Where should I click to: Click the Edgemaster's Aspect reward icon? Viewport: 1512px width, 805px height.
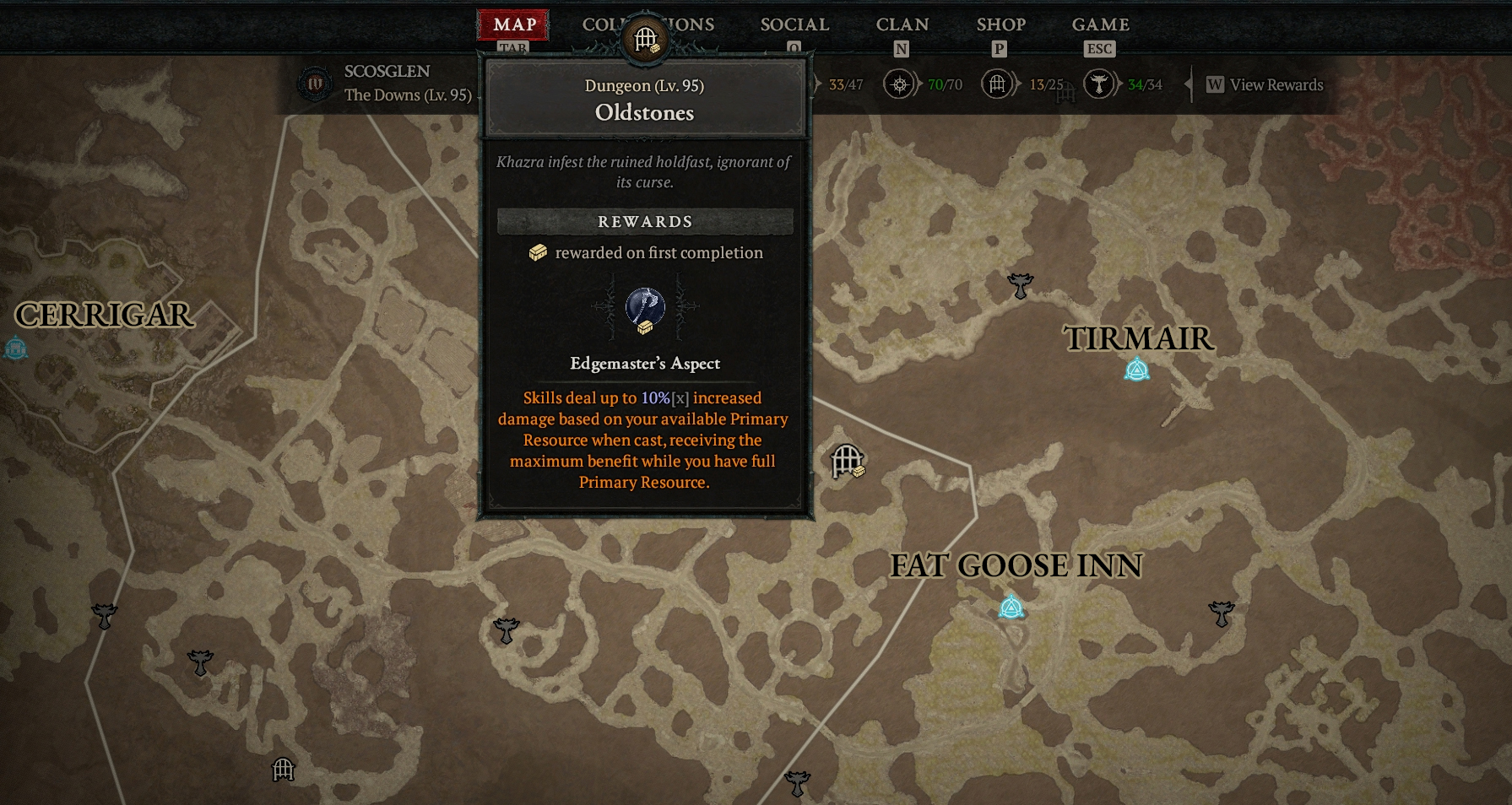pyautogui.click(x=645, y=308)
